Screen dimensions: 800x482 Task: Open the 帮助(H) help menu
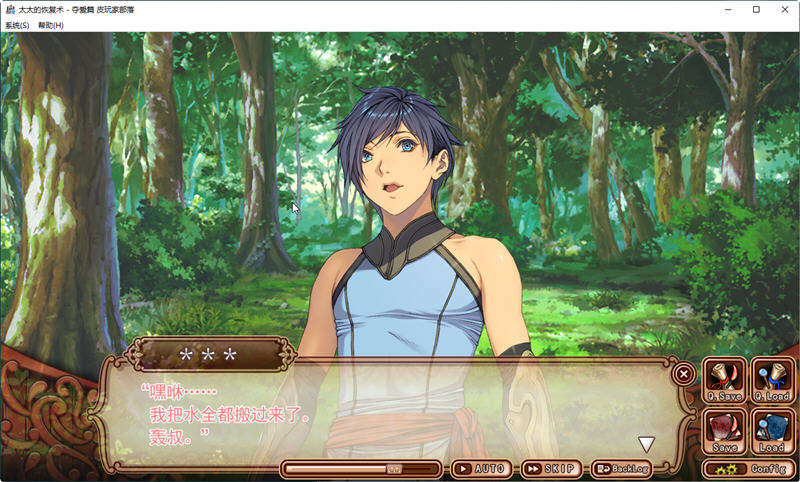tap(50, 25)
